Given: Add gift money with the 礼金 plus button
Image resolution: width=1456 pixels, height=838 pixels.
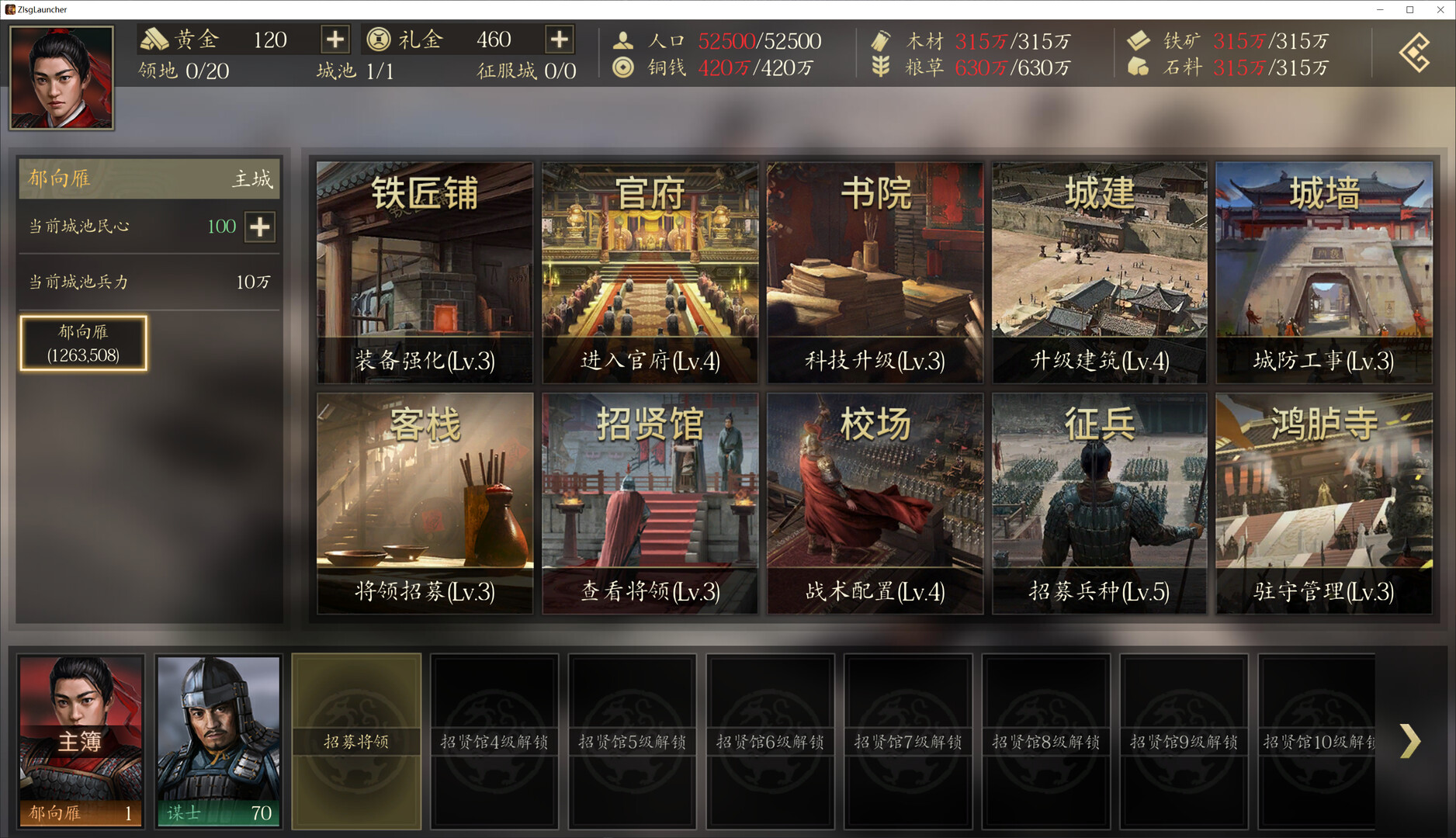Looking at the screenshot, I should point(560,39).
